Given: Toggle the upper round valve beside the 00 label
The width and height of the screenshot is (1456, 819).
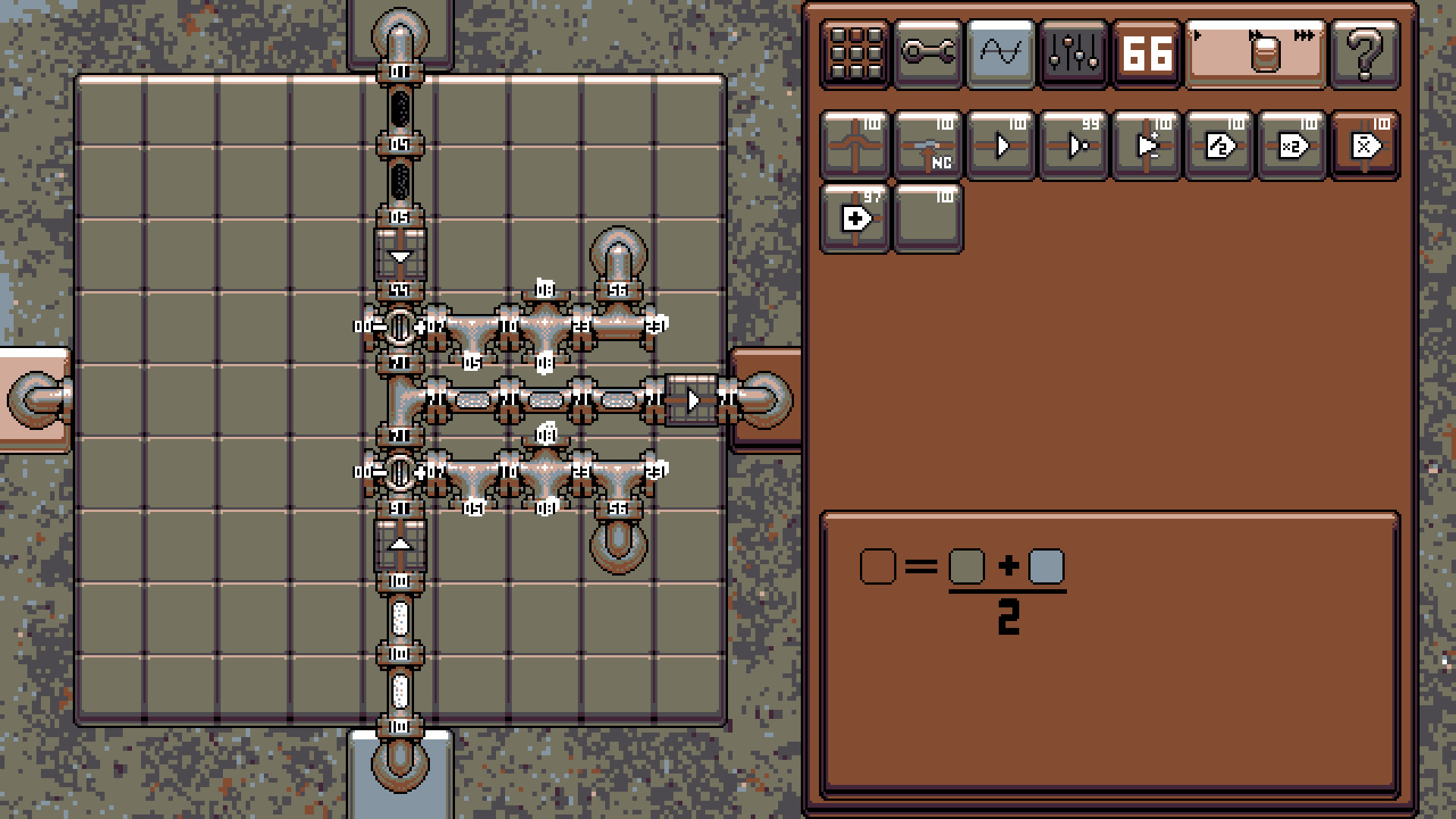Looking at the screenshot, I should 397,328.
